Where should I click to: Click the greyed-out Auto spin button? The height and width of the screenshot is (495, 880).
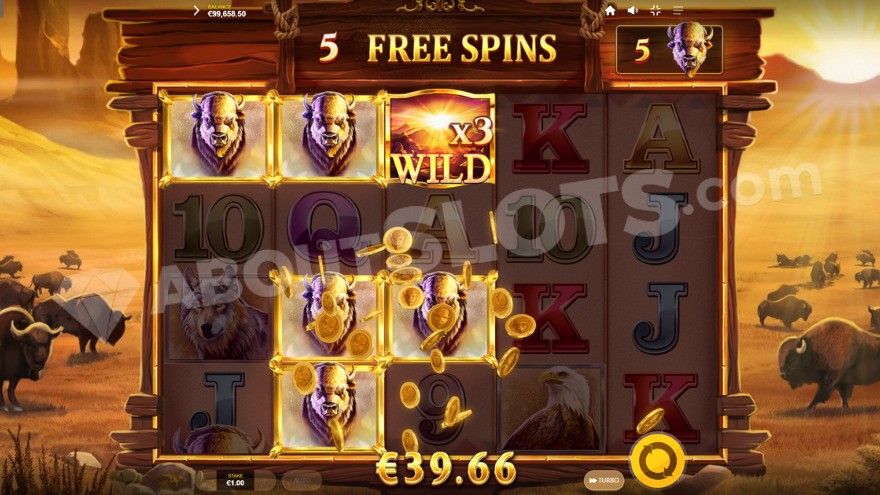(x=301, y=481)
